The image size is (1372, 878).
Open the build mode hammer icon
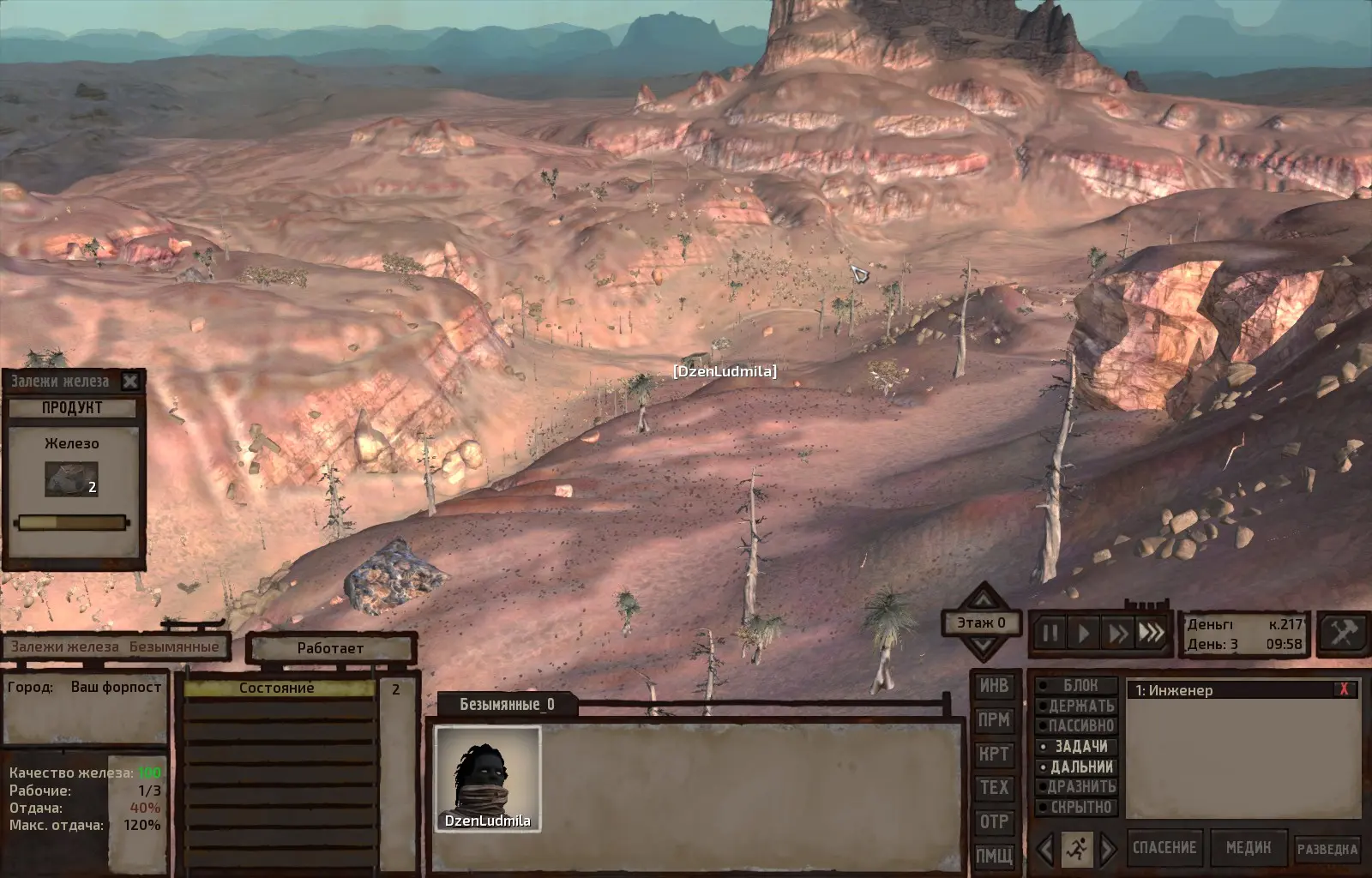1342,634
